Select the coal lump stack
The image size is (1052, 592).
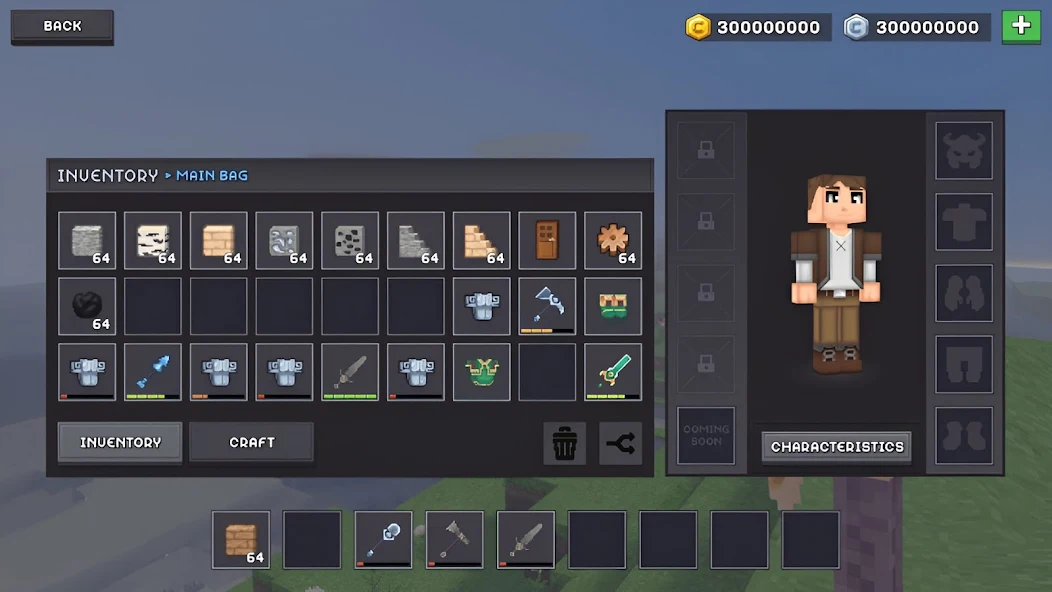(87, 307)
